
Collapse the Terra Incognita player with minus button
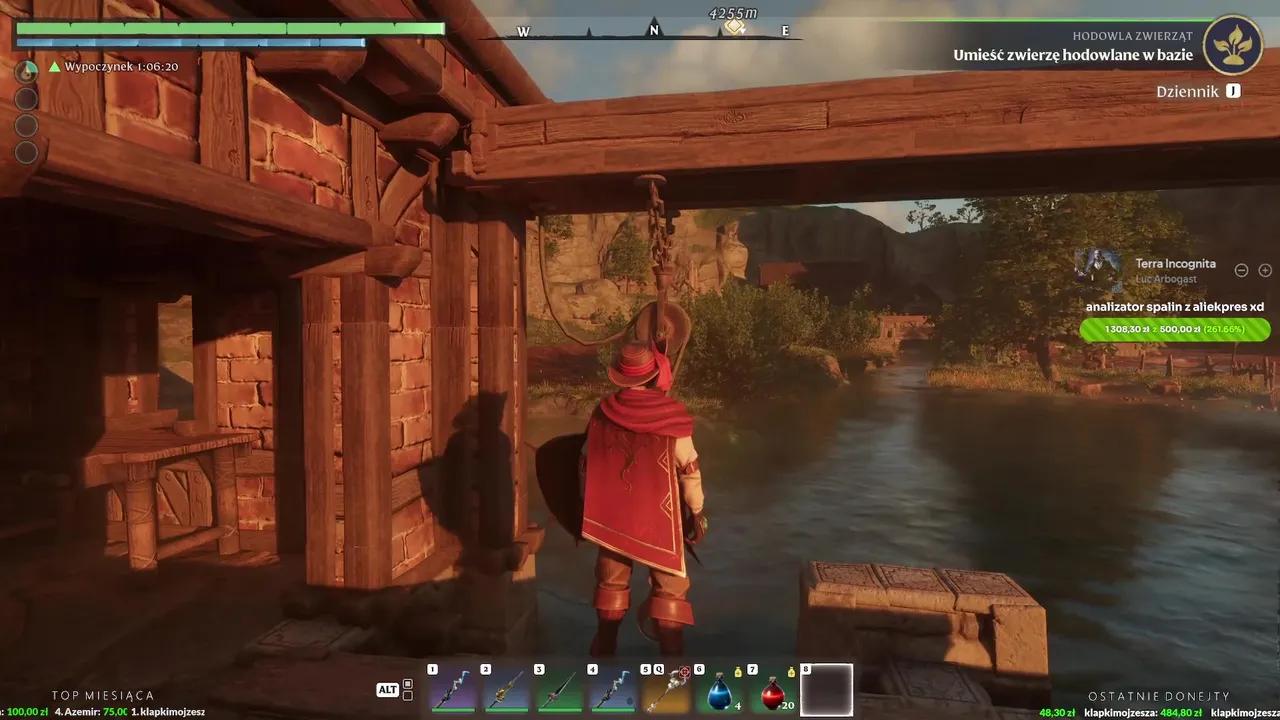pos(1241,270)
